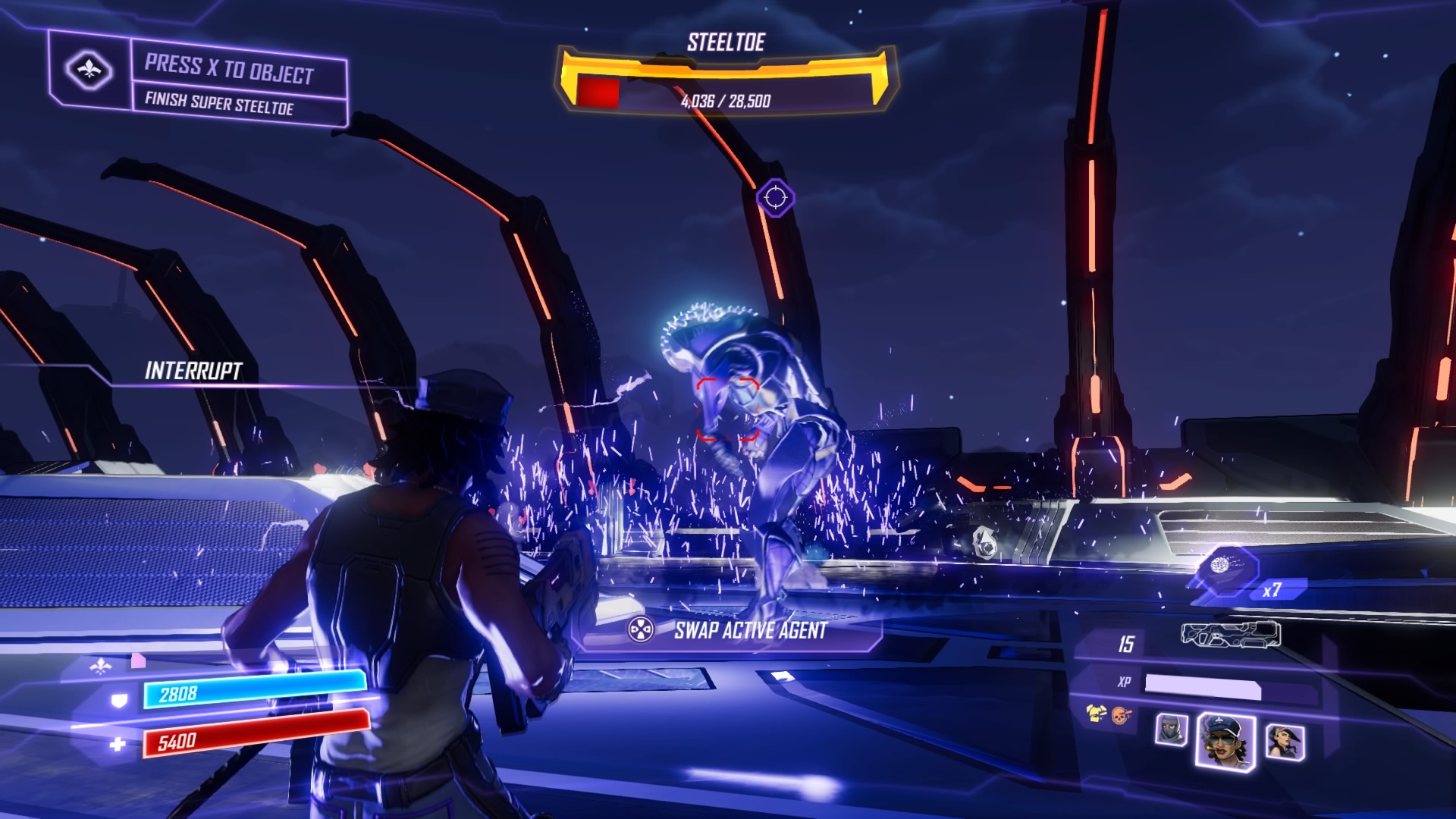Image resolution: width=1456 pixels, height=819 pixels.
Task: Select the hooded ninja agent portrait
Action: (x=1171, y=730)
